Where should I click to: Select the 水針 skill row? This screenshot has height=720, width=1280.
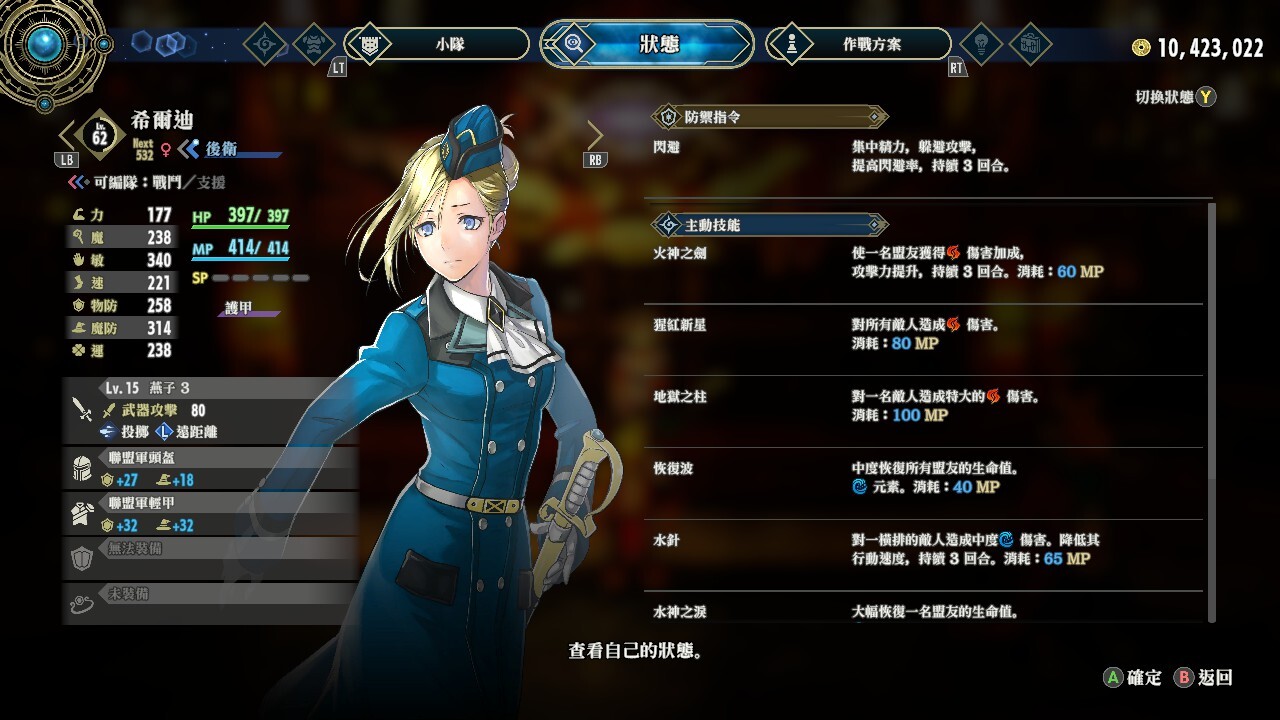(925, 549)
